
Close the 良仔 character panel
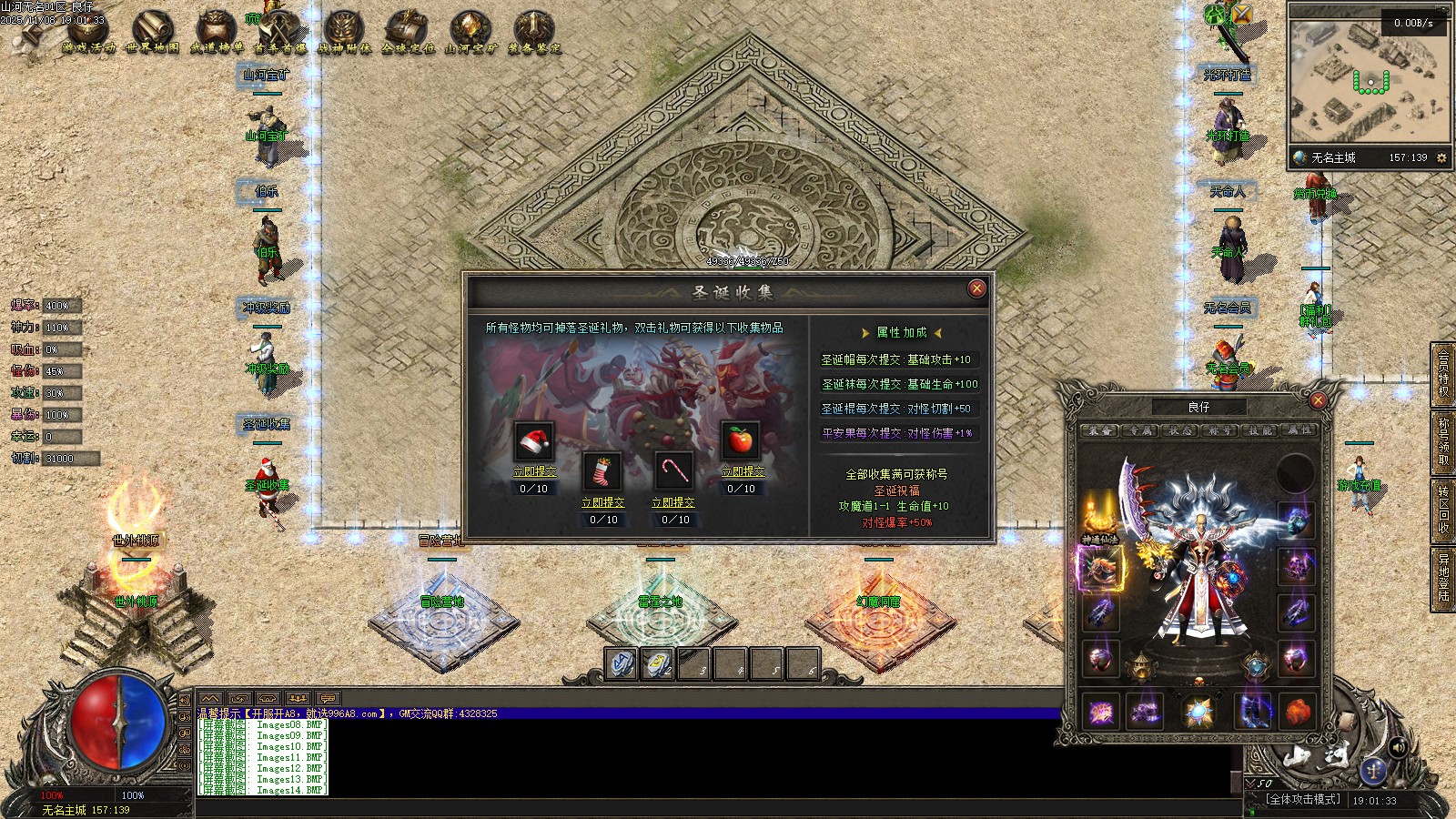point(1318,400)
